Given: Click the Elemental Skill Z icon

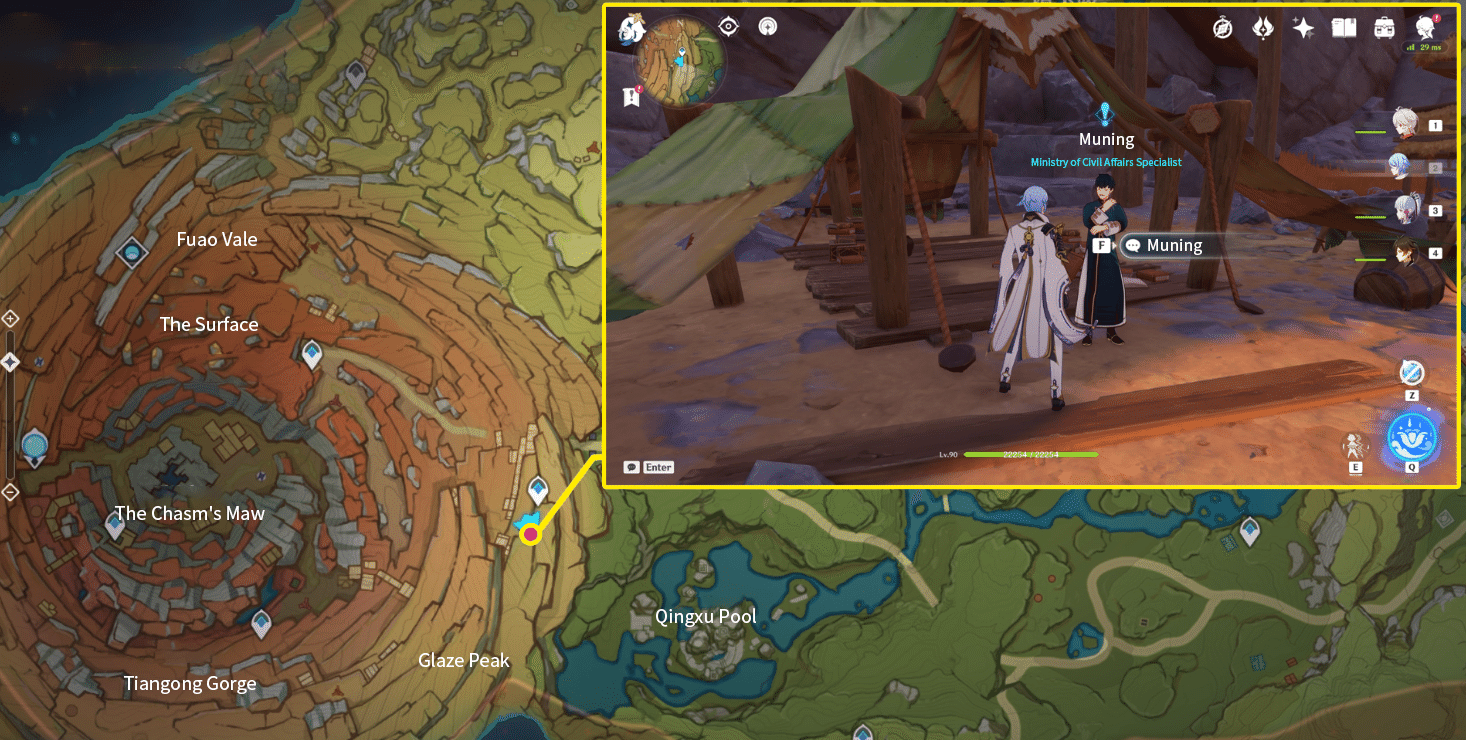Looking at the screenshot, I should tap(1411, 373).
